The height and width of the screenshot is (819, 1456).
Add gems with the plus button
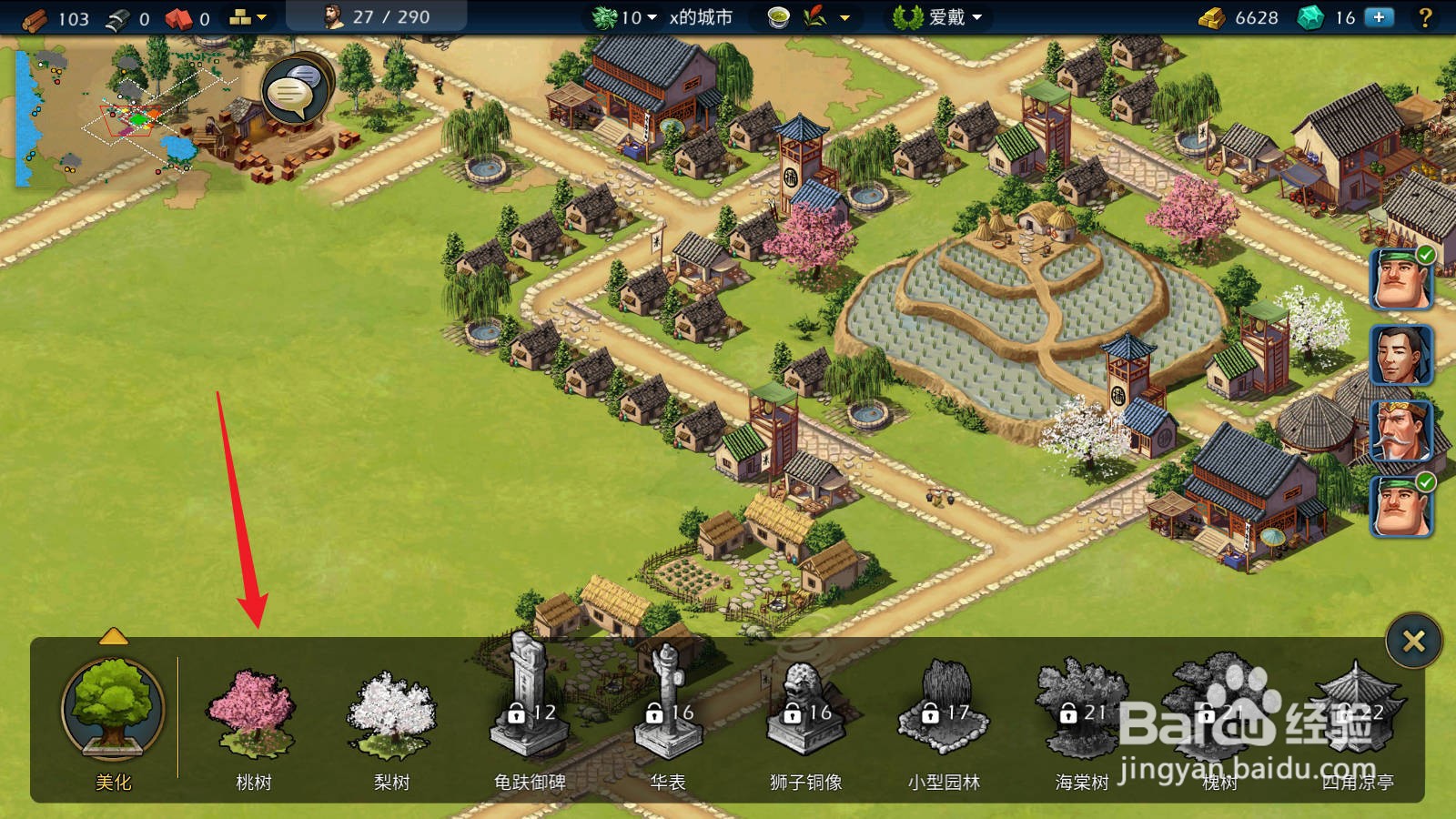(x=1380, y=17)
